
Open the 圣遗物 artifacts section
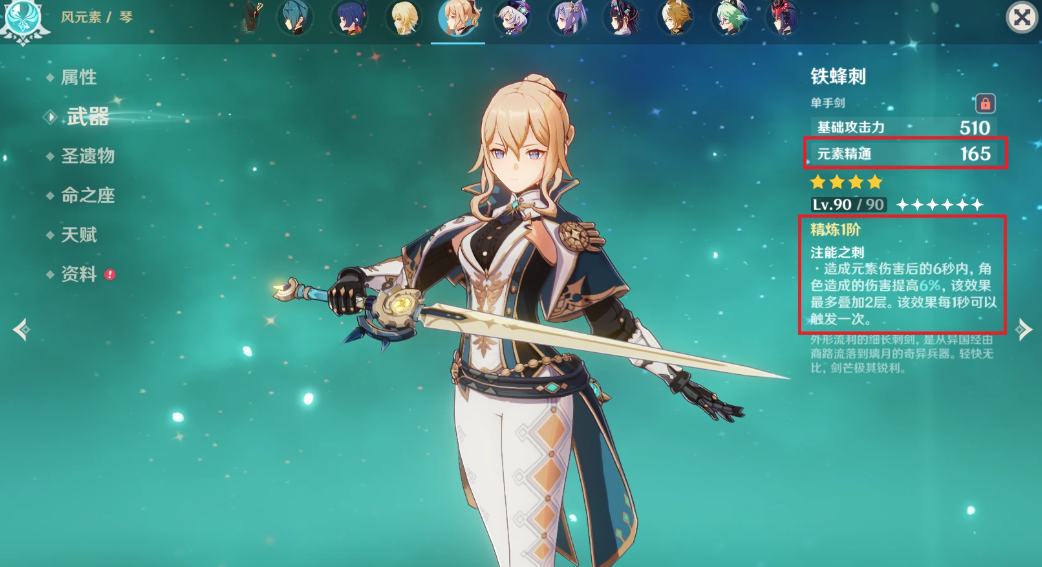tap(87, 156)
